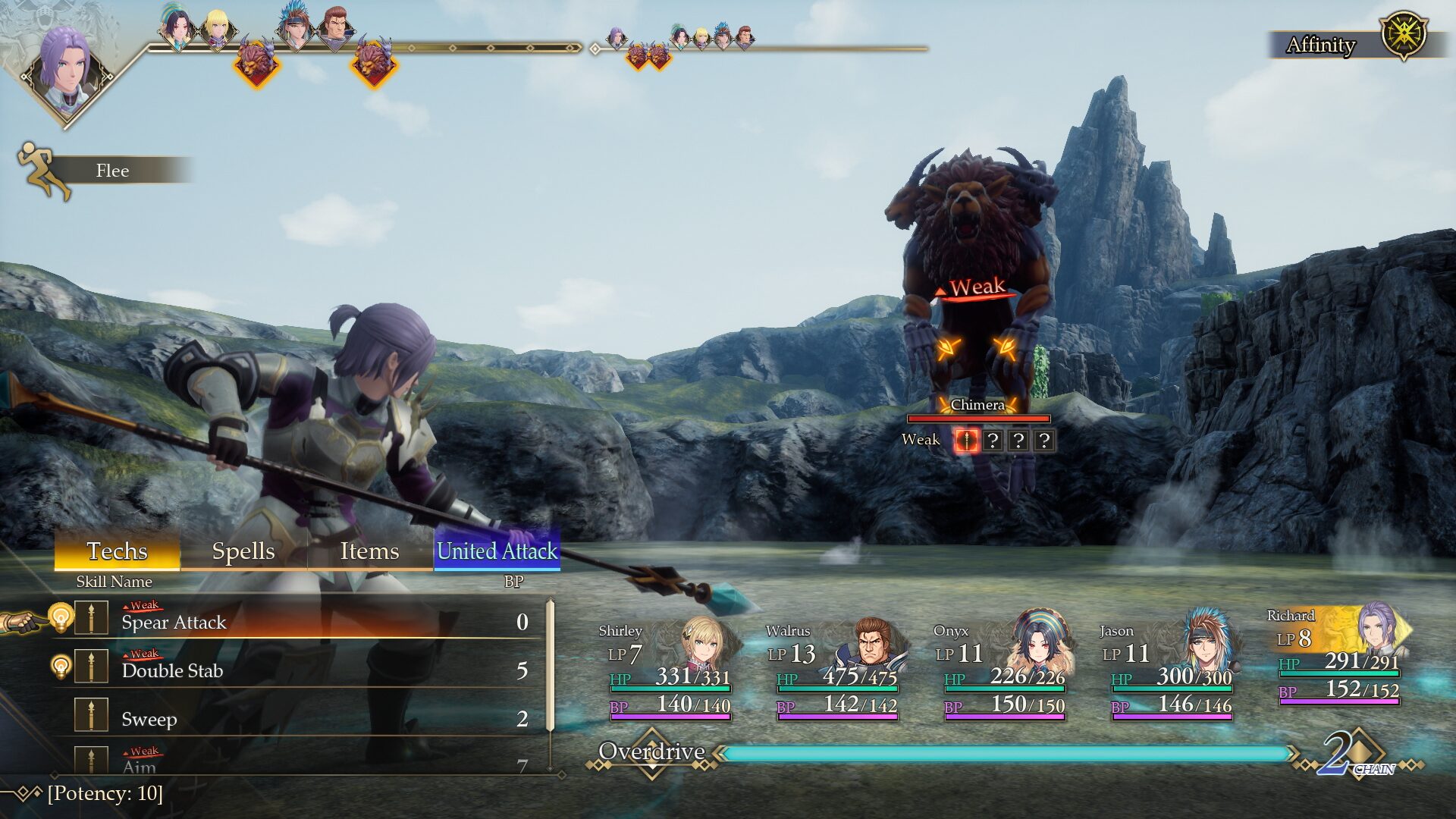Choose the United Attack tab

point(497,551)
